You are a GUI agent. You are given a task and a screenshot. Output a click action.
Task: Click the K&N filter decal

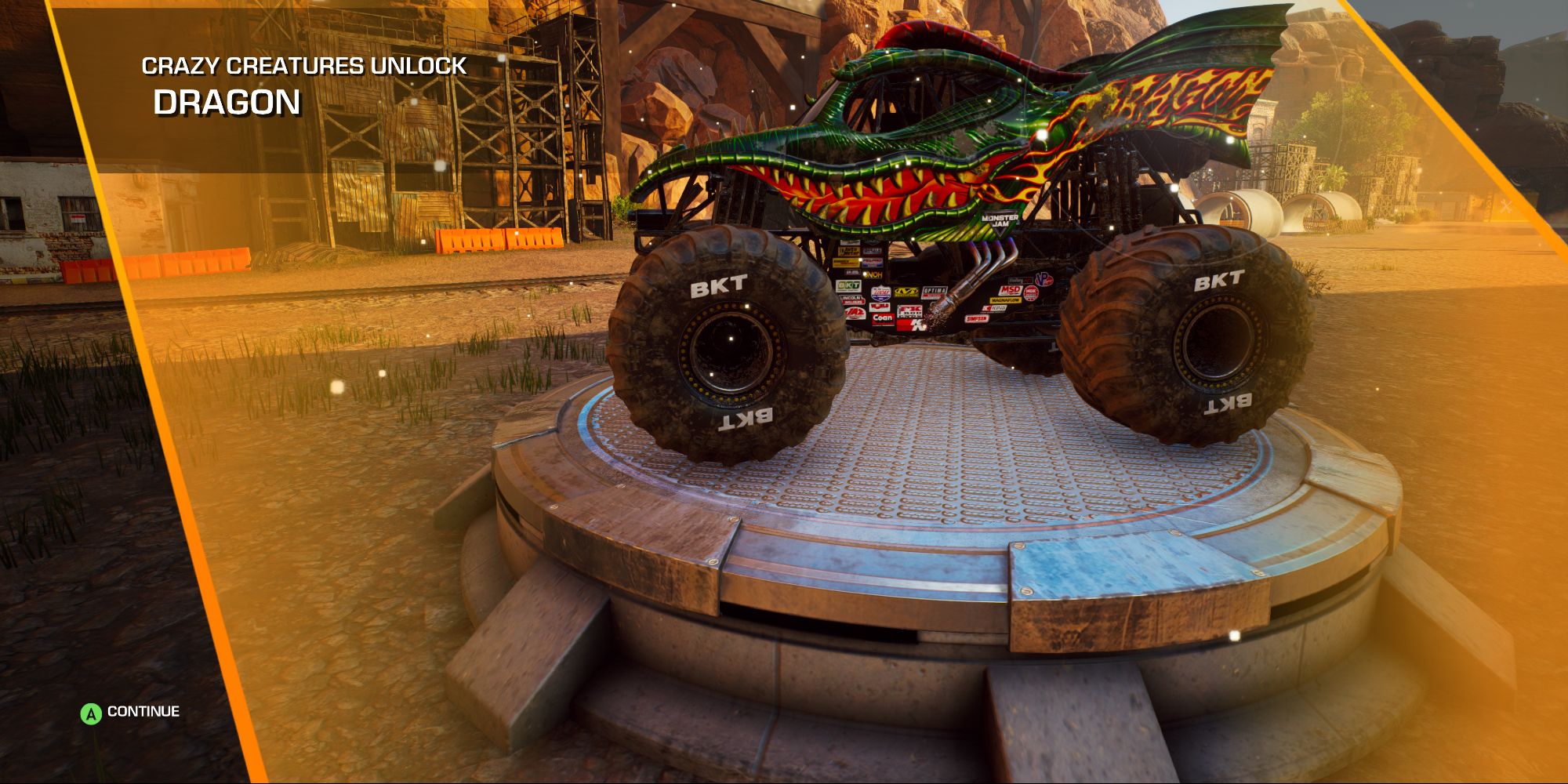[911, 323]
